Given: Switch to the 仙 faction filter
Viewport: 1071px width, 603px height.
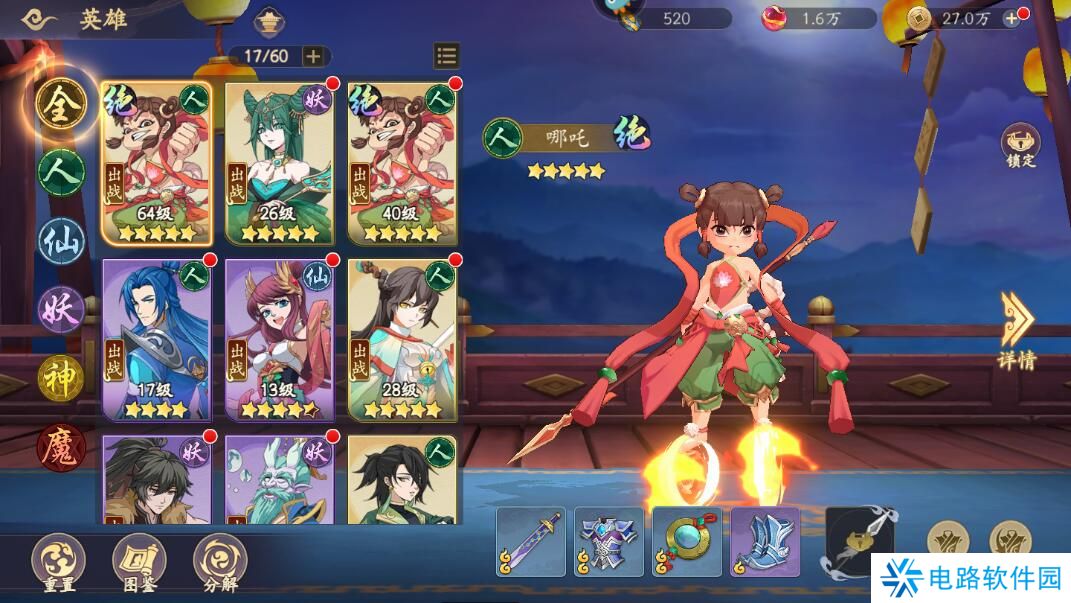Looking at the screenshot, I should (61, 241).
